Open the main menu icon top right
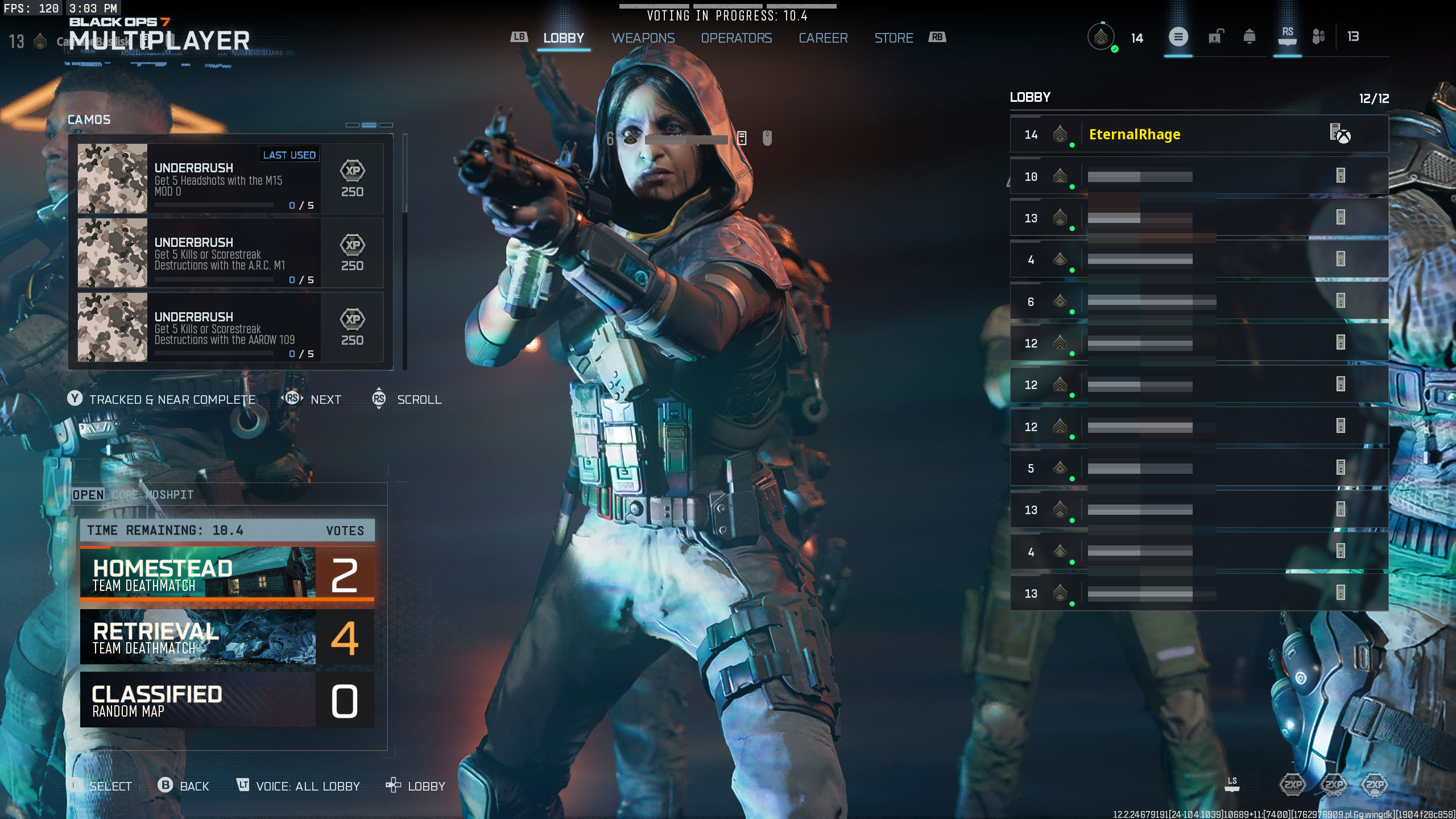Image resolution: width=1456 pixels, height=819 pixels. point(1179,38)
